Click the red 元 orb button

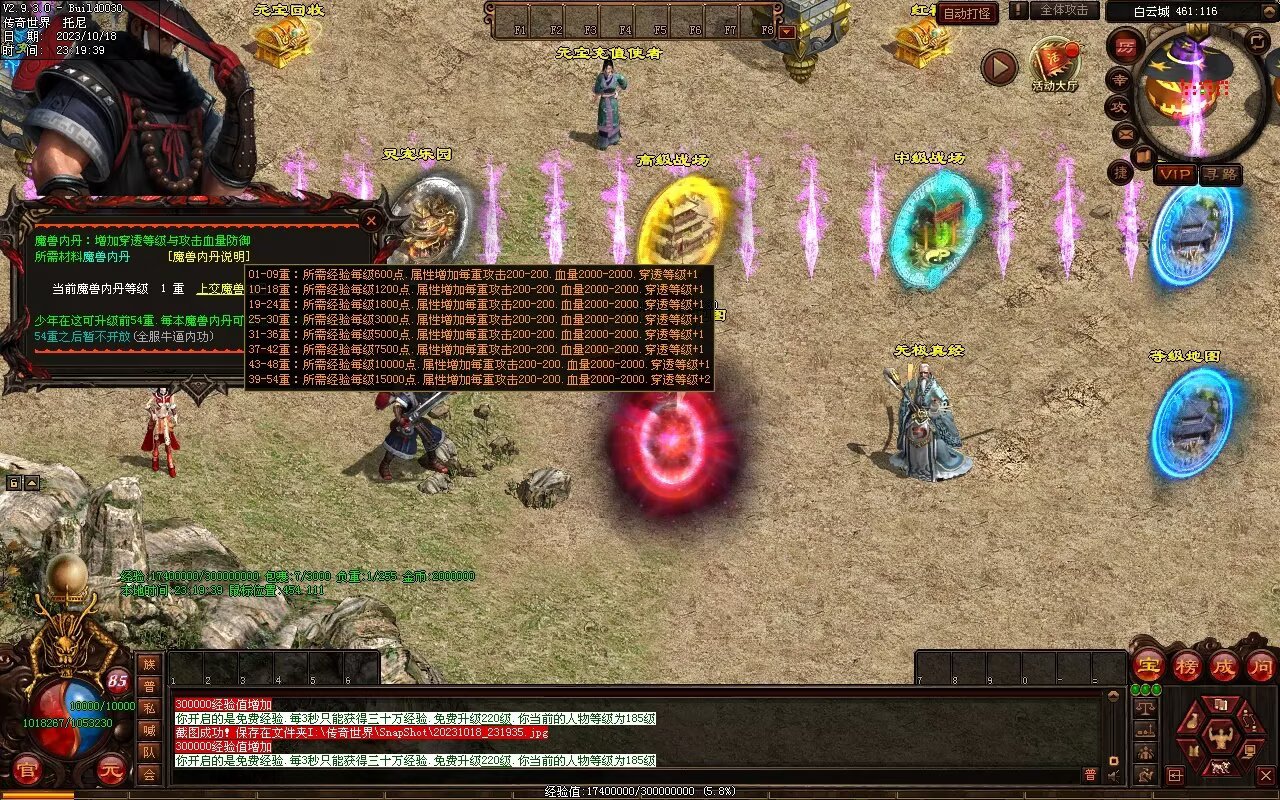pyautogui.click(x=113, y=769)
